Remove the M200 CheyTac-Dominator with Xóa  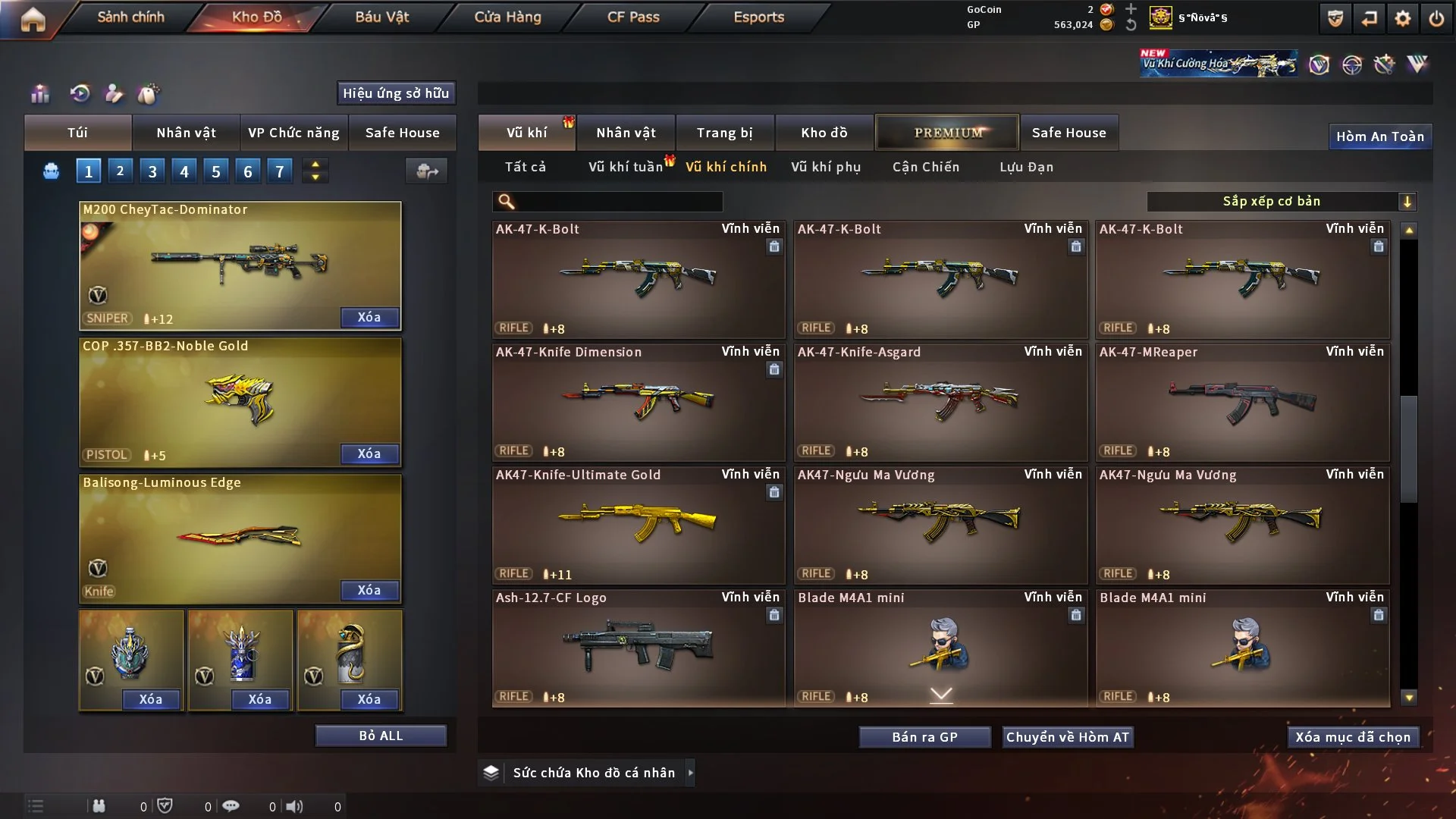click(369, 317)
